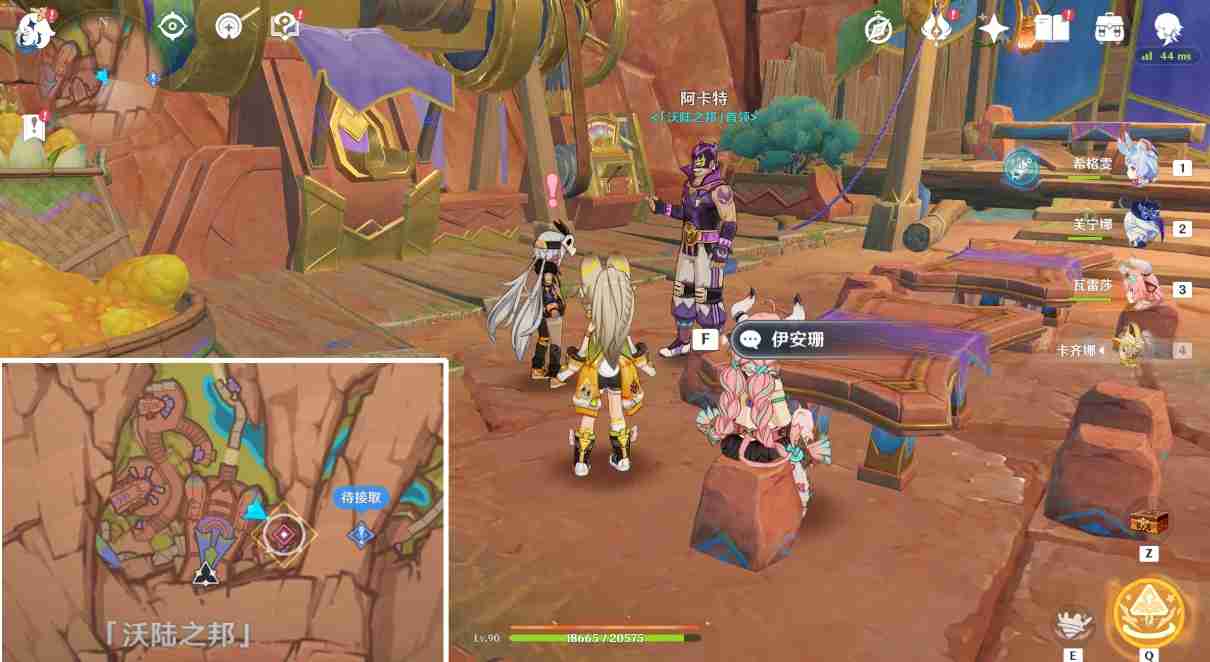Image resolution: width=1210 pixels, height=662 pixels.
Task: Open the backpack inventory
Action: [1109, 29]
